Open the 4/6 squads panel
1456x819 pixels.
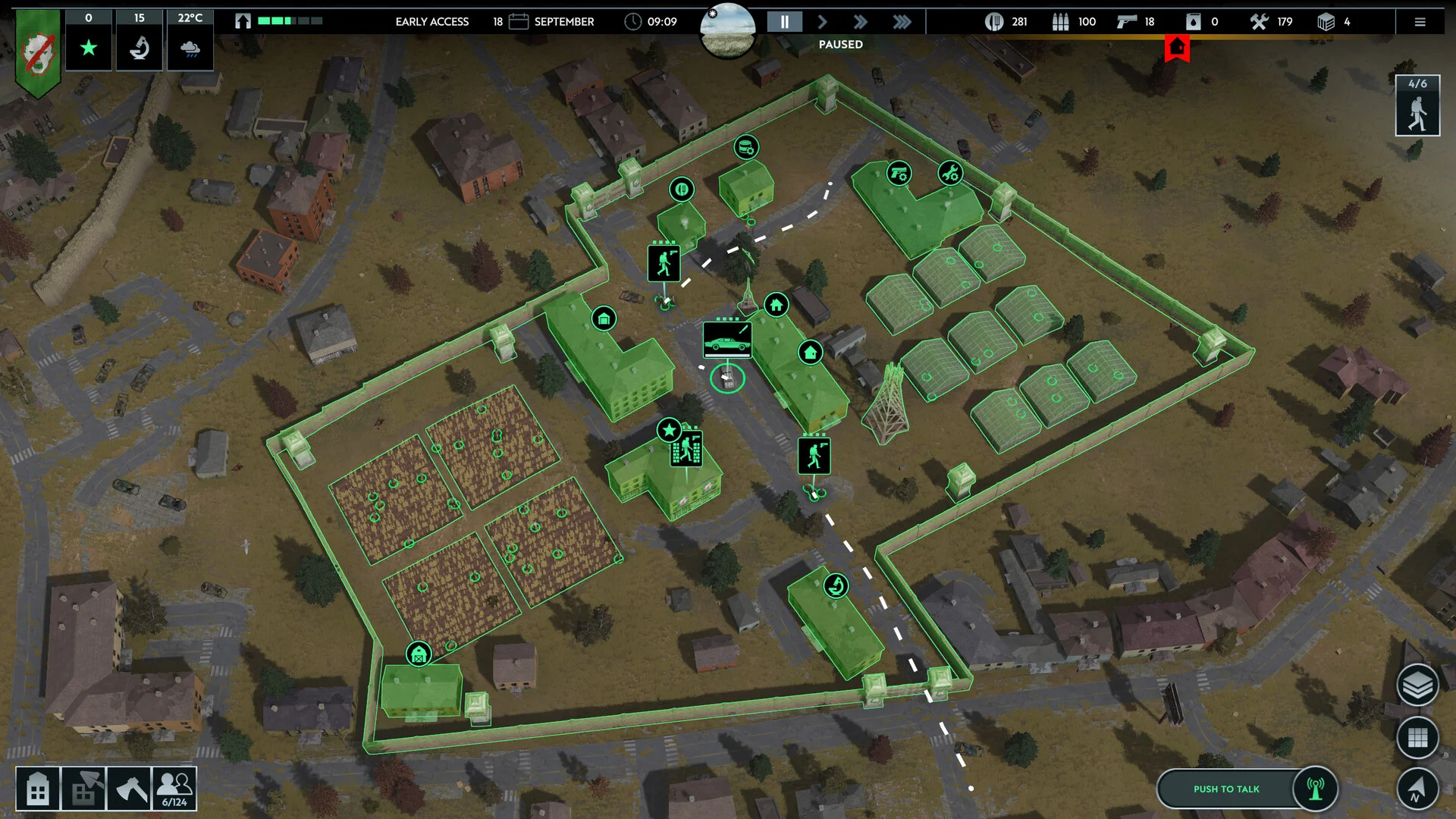point(1417,106)
